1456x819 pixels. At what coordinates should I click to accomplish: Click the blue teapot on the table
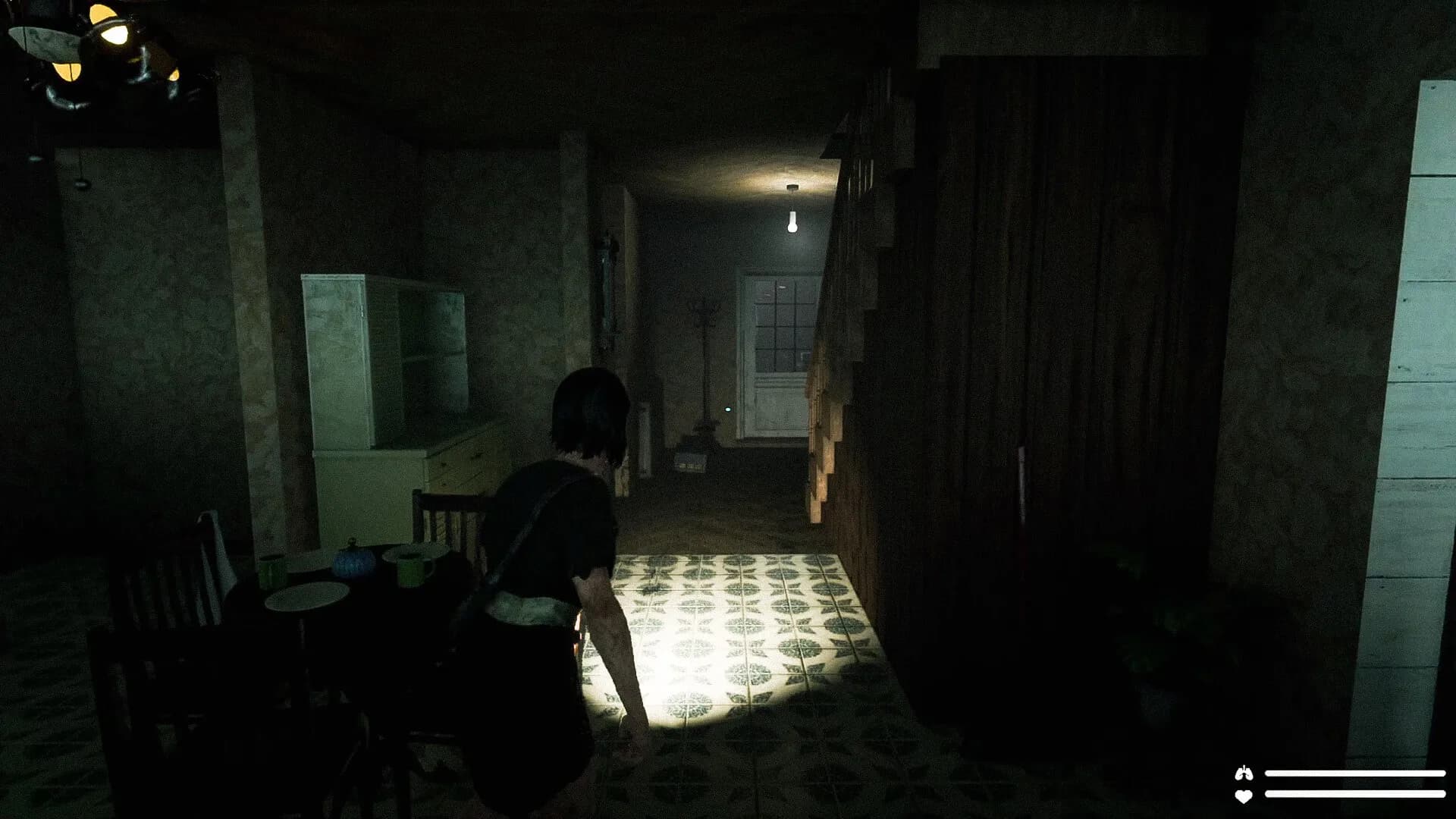[353, 563]
